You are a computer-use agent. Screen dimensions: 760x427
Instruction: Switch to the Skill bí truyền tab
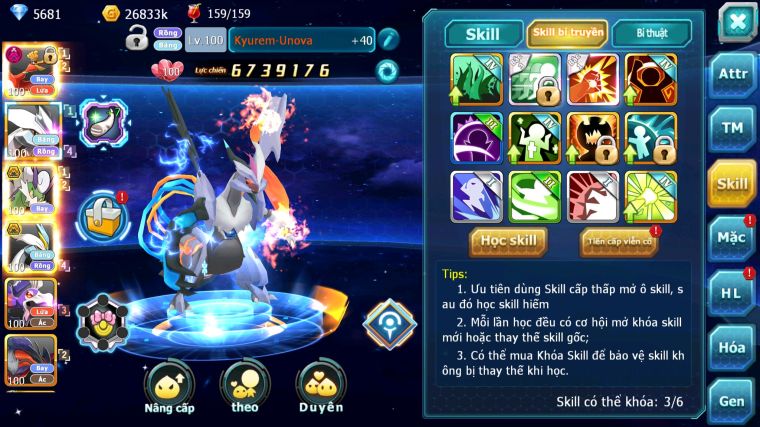(567, 33)
